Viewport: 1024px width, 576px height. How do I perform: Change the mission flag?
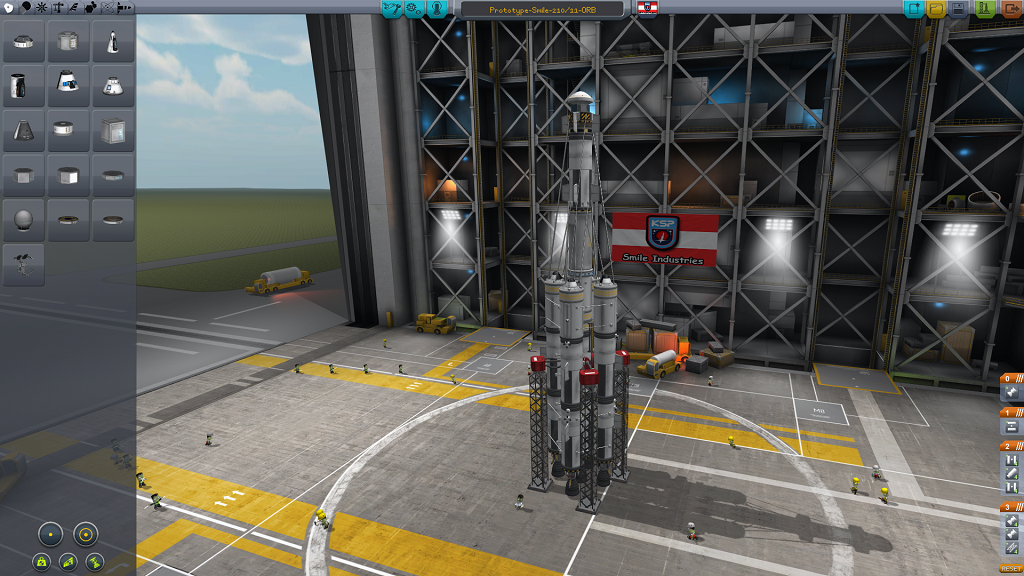(647, 9)
